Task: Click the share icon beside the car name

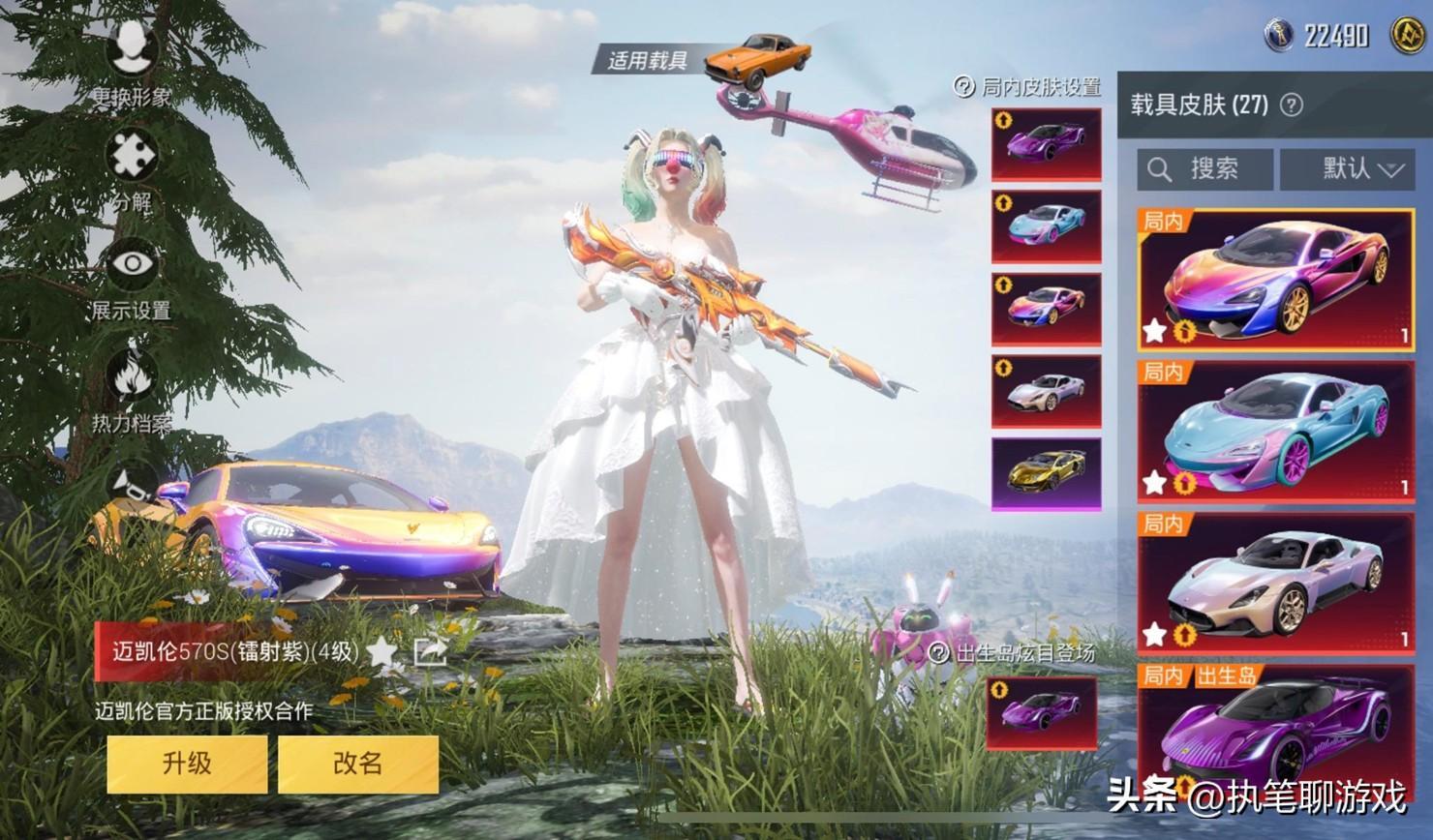Action: click(429, 651)
